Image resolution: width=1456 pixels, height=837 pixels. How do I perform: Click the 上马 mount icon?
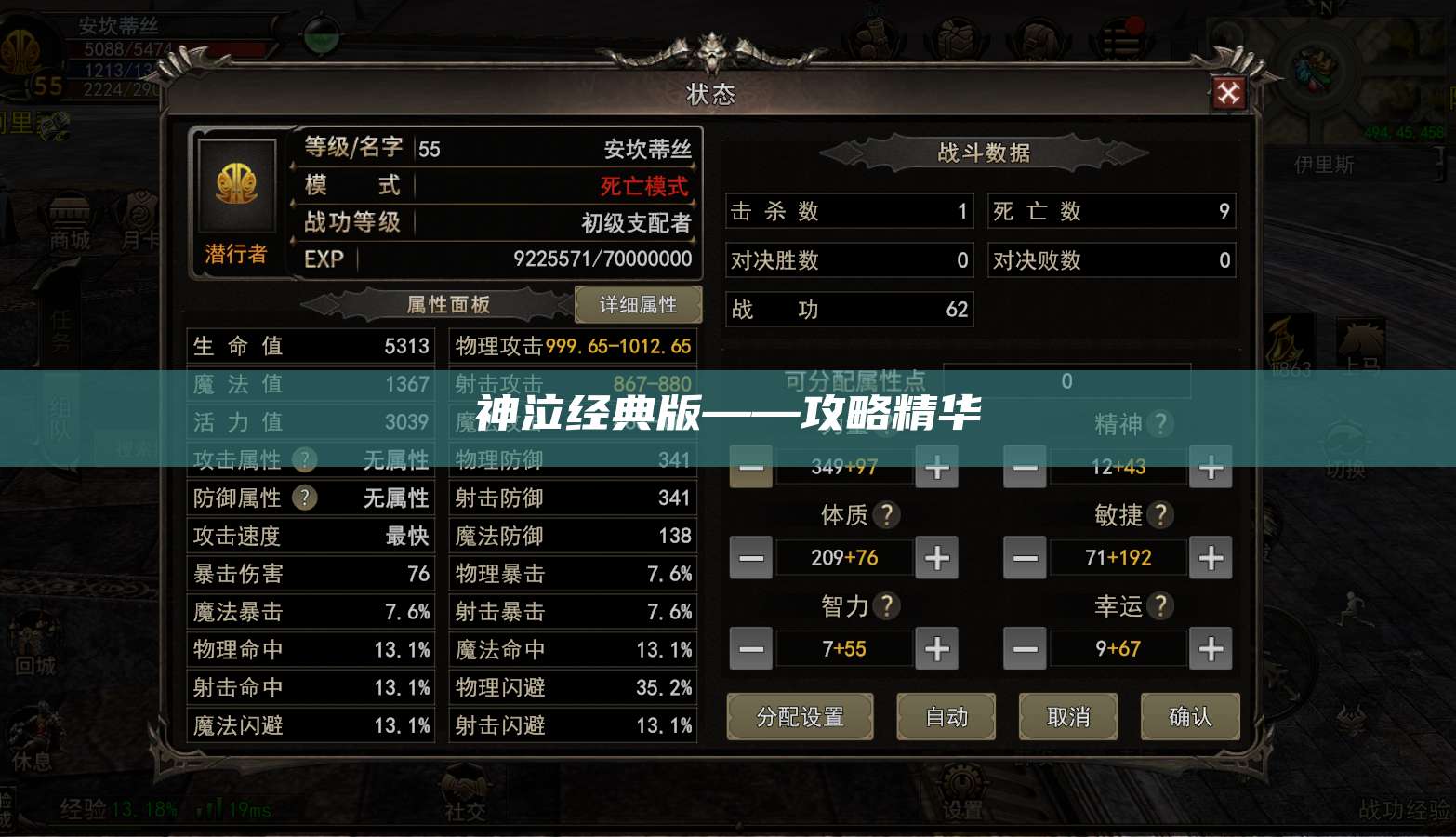point(1360,339)
